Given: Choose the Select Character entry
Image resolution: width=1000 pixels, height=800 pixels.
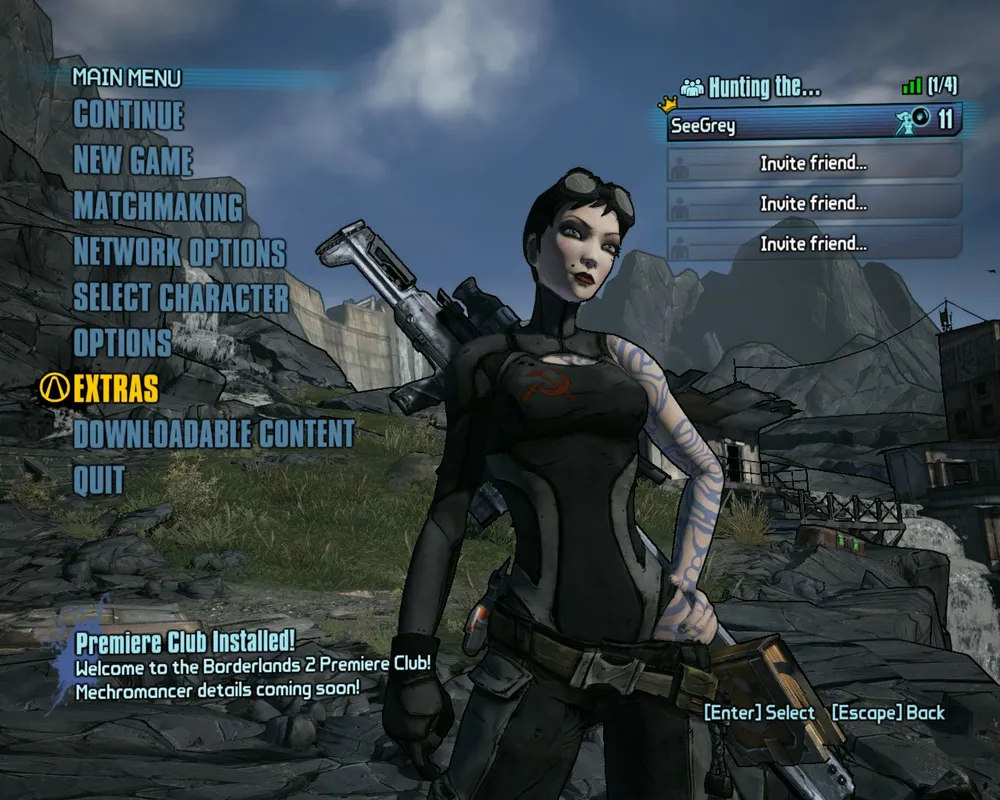Looking at the screenshot, I should tap(180, 298).
